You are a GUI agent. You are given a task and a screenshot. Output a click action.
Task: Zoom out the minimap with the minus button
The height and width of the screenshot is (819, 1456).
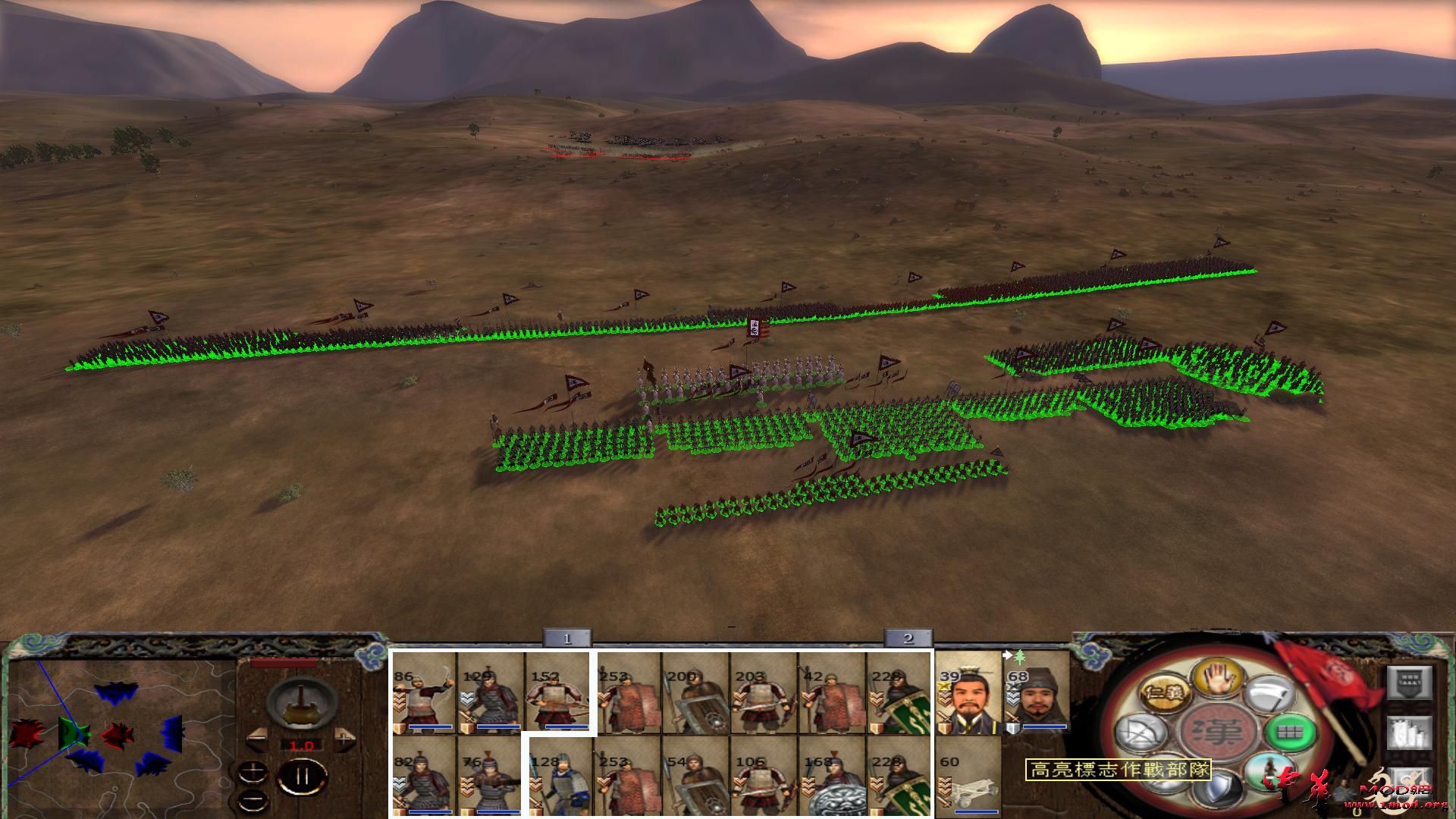(x=253, y=799)
